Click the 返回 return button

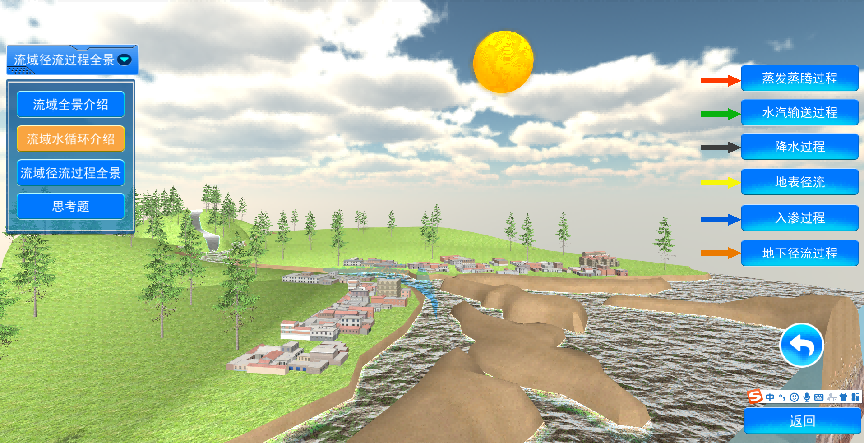802,421
